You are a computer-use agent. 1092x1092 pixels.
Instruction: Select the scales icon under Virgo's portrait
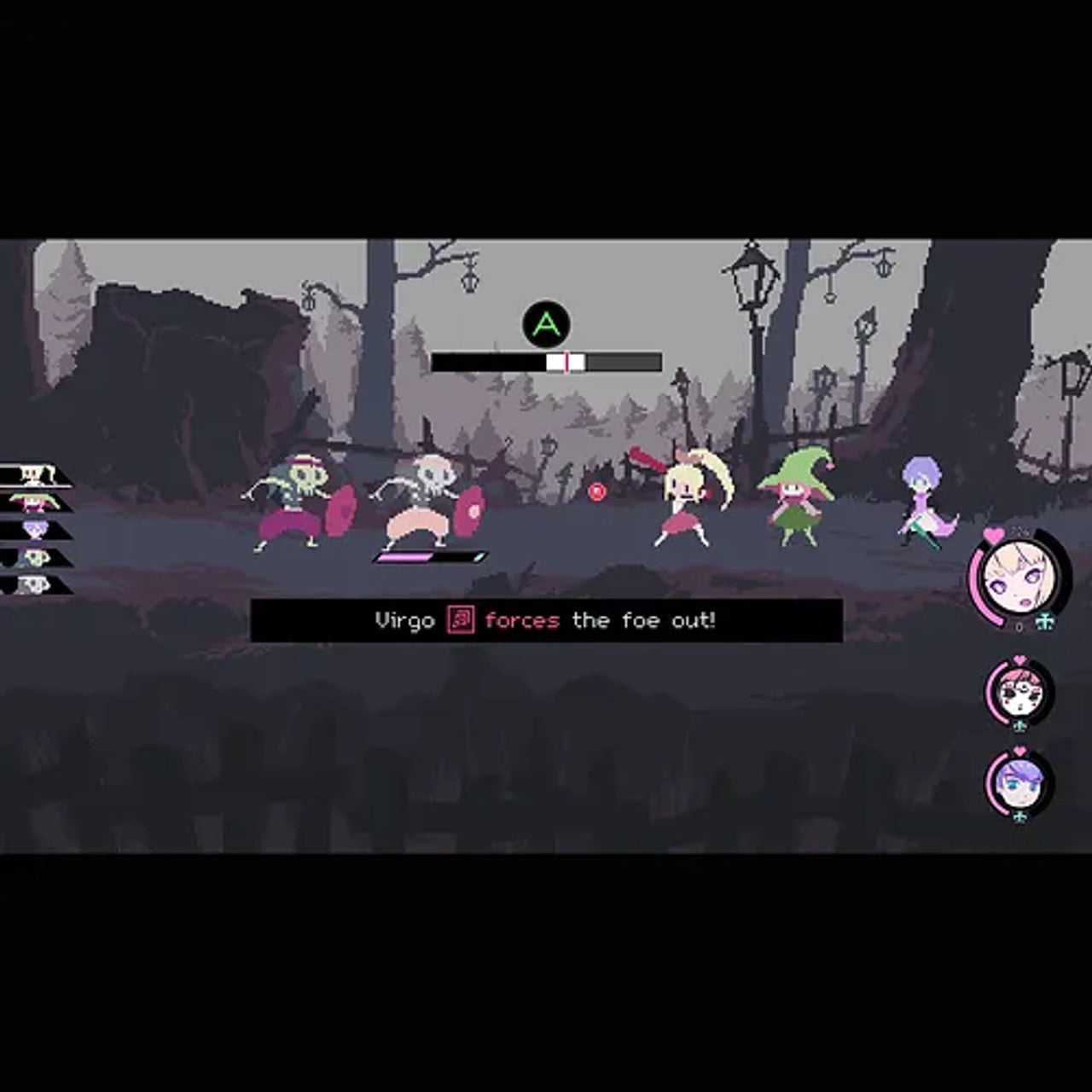pos(1046,621)
